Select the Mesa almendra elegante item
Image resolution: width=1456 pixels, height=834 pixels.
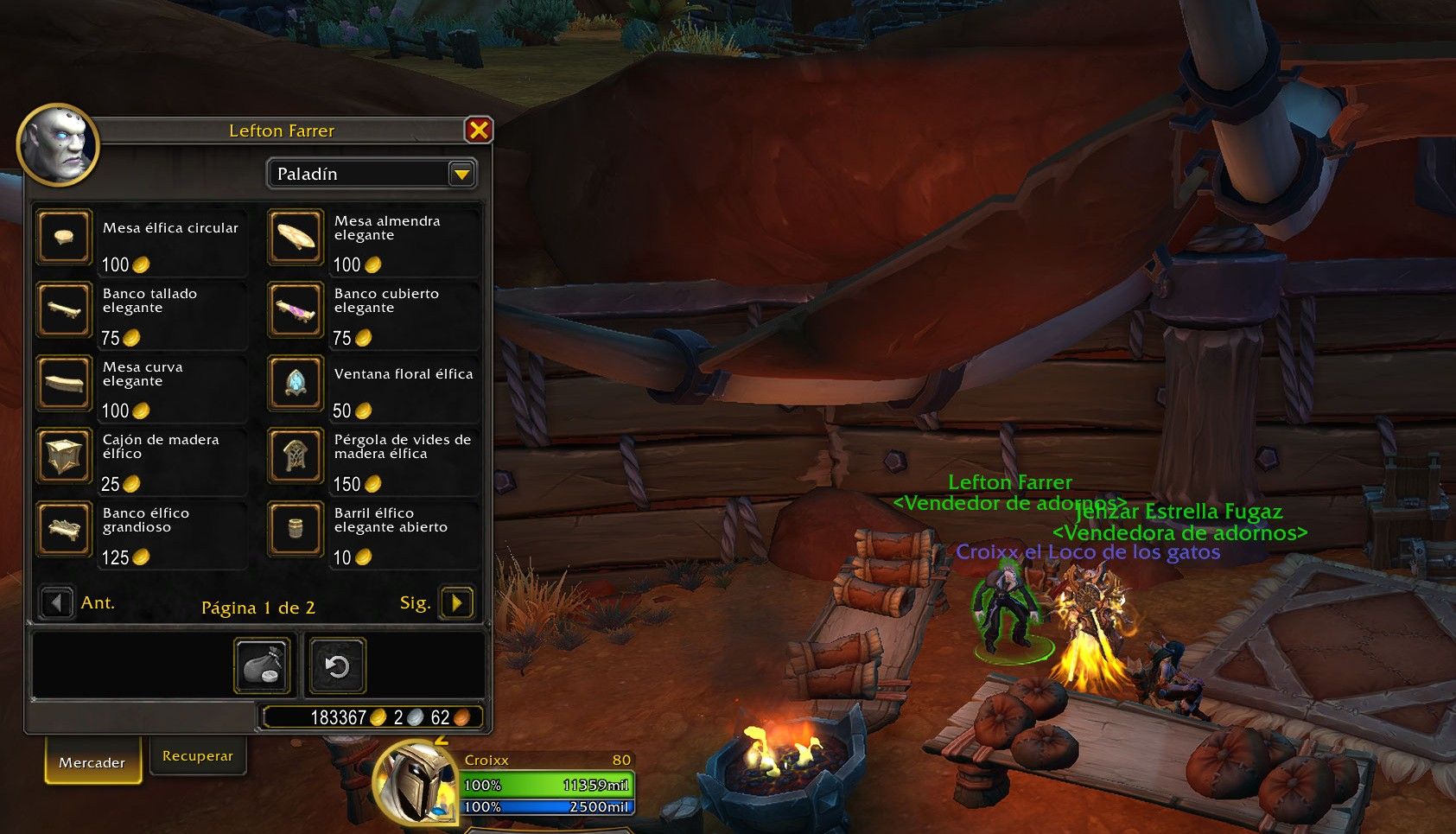(x=296, y=237)
